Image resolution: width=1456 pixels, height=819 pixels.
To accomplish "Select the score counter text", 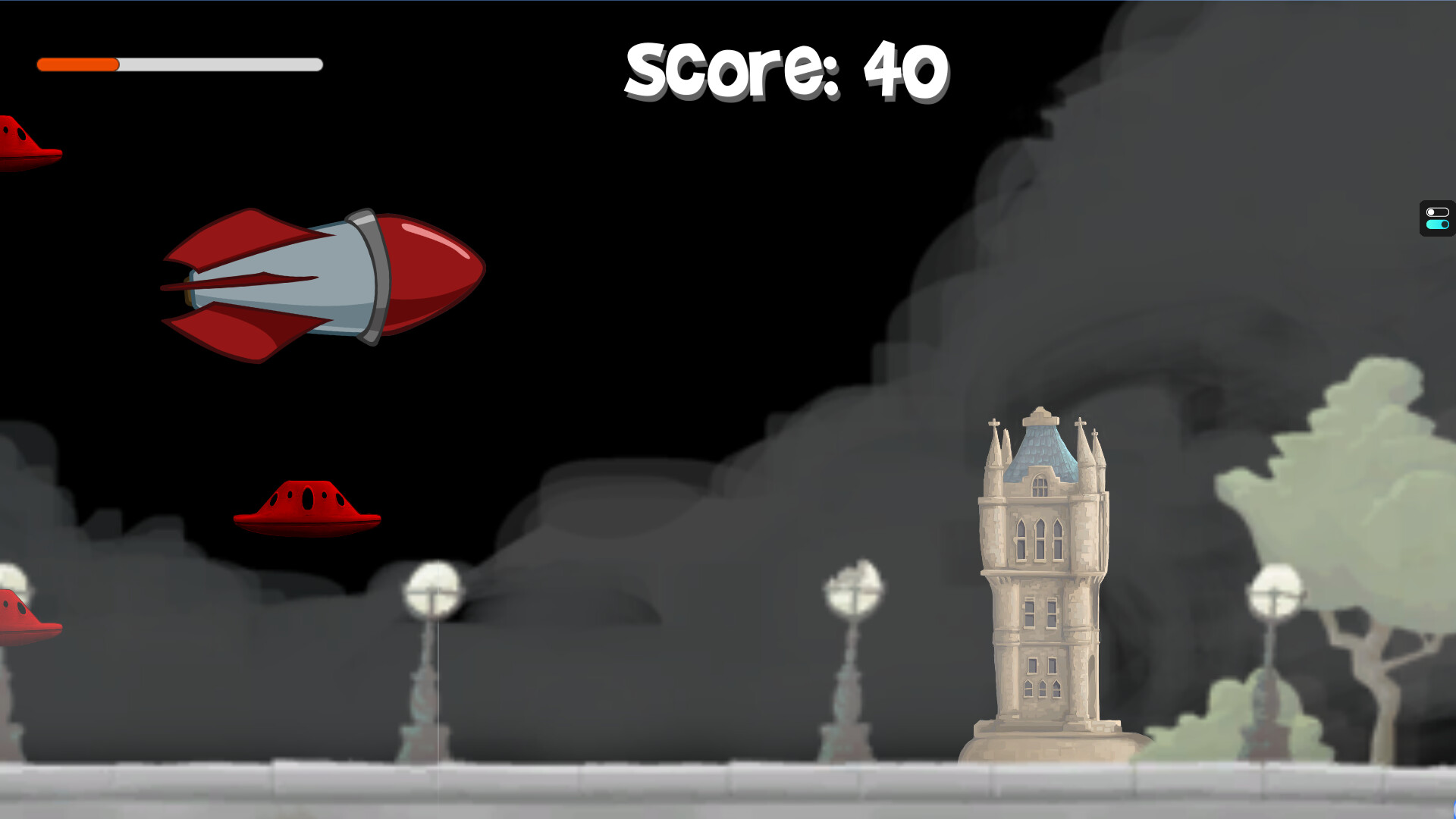I will pos(785,71).
